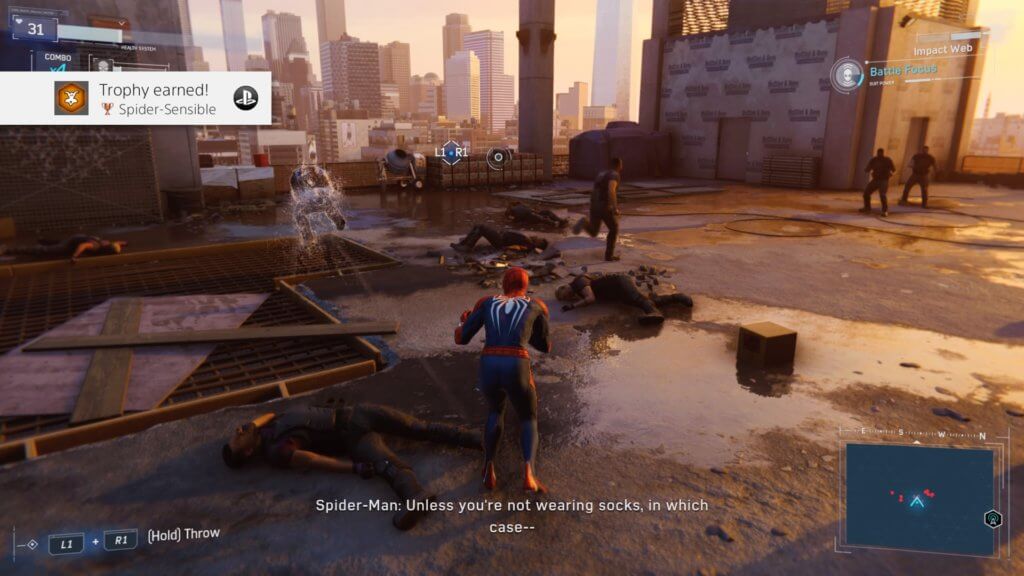Activate the Battle Focus suit power icon

[848, 75]
